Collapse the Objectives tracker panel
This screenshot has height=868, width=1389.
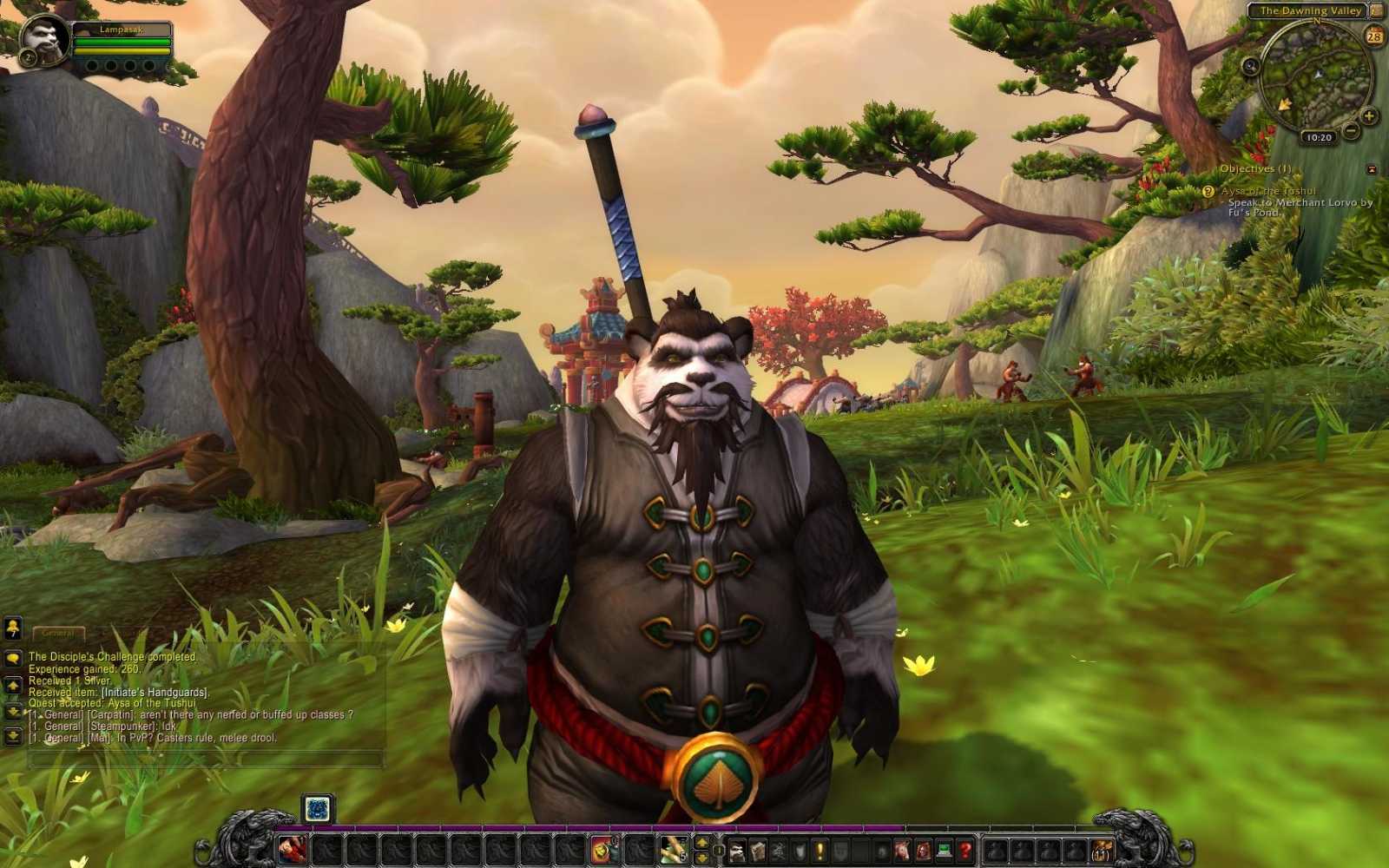(x=1373, y=168)
